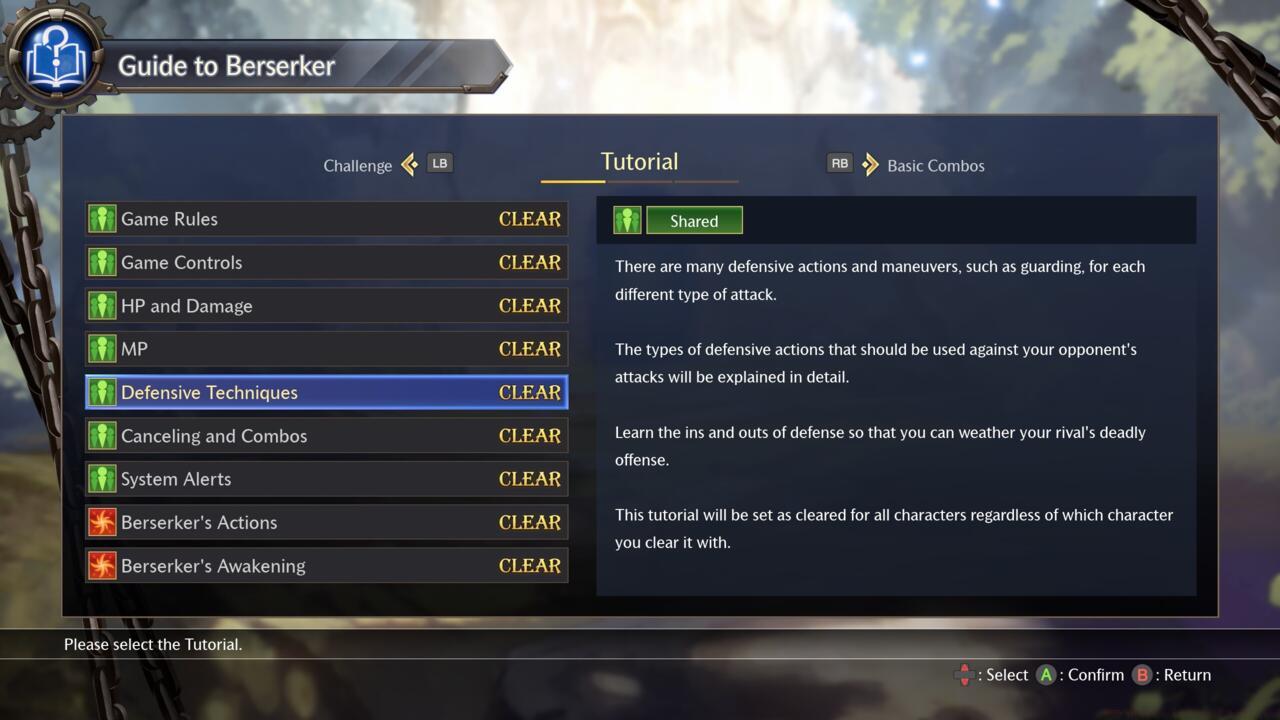Switch to the Challenge section
Screen dimensions: 1280x720
click(357, 165)
